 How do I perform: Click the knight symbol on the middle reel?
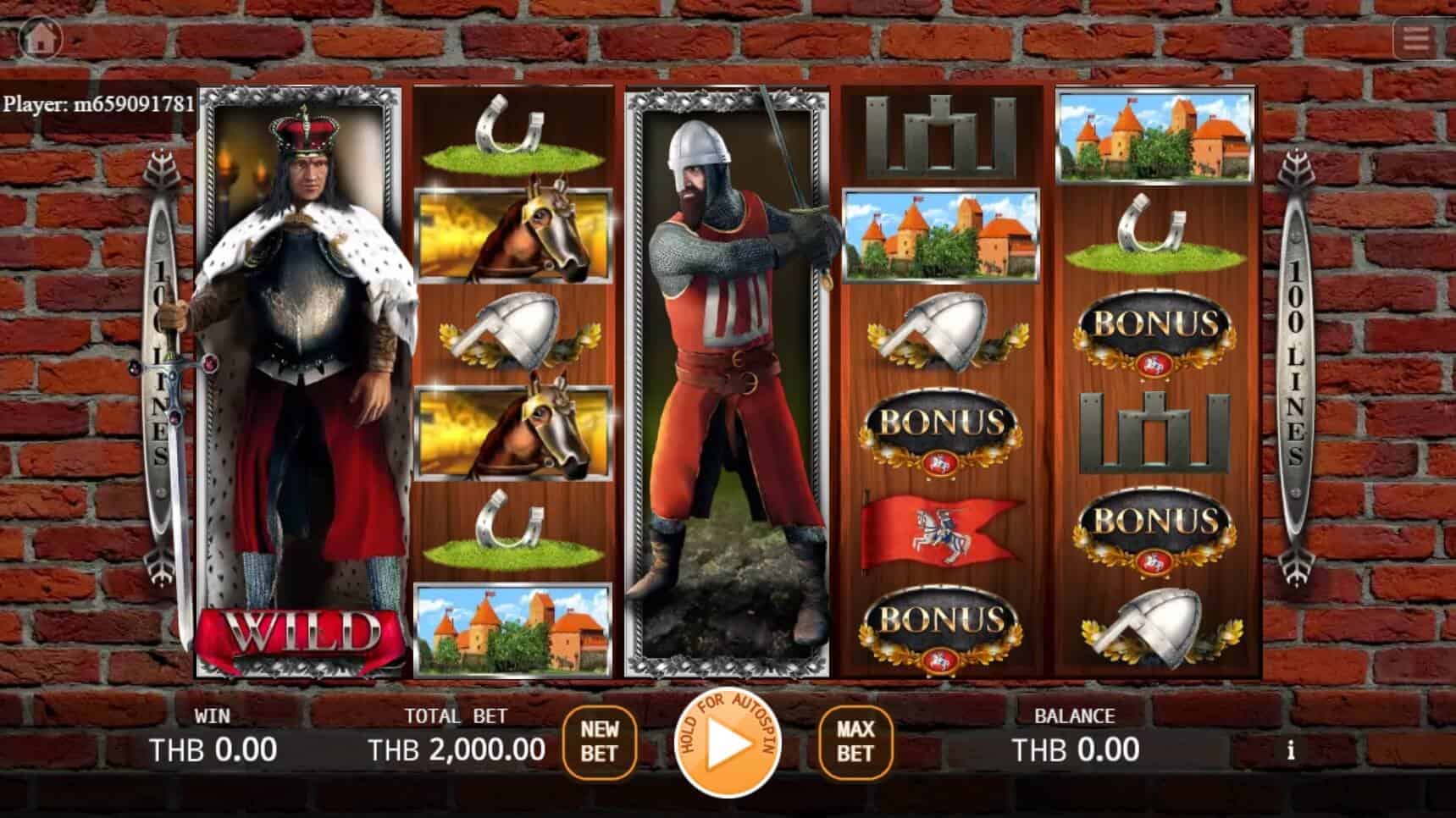pyautogui.click(x=728, y=381)
